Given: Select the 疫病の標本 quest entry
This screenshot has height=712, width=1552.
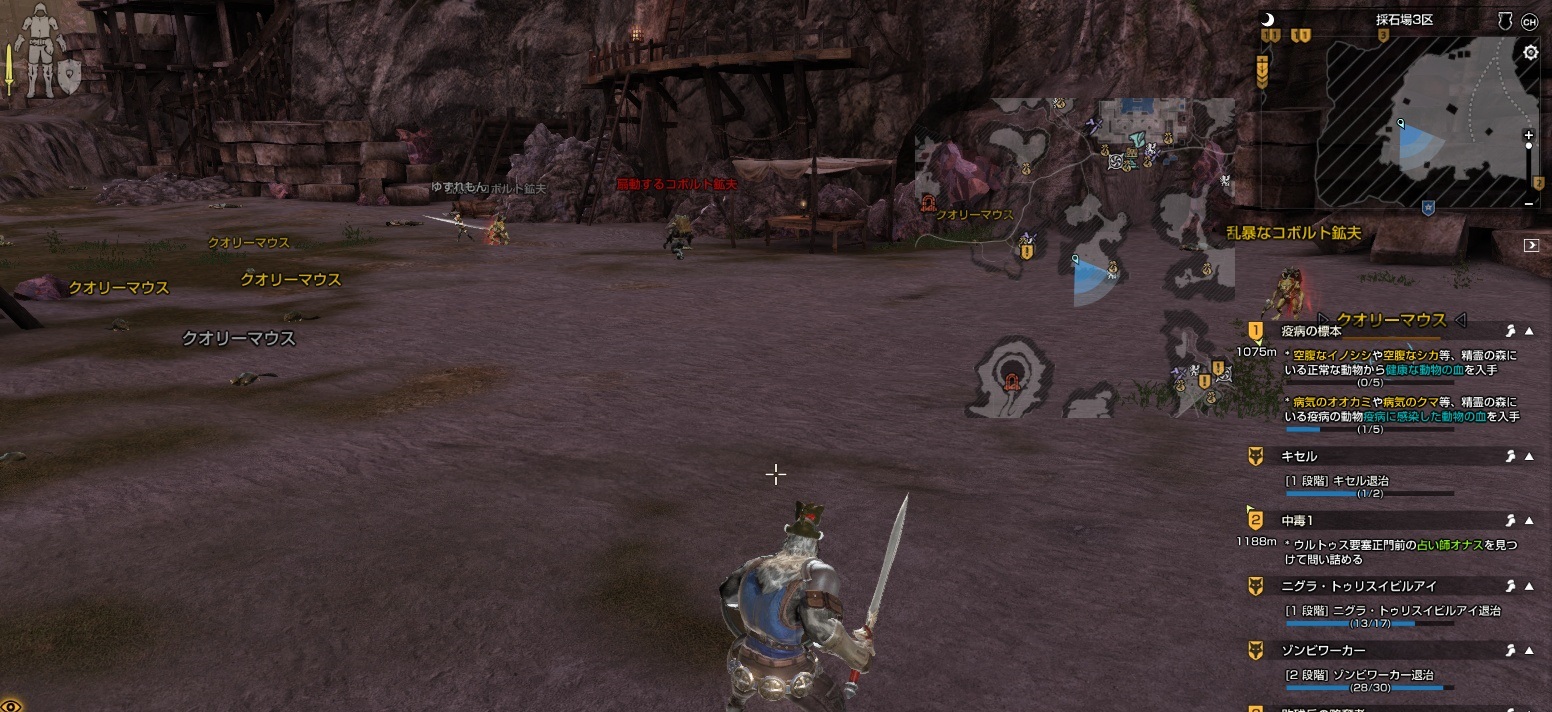Looking at the screenshot, I should pyautogui.click(x=1311, y=331).
